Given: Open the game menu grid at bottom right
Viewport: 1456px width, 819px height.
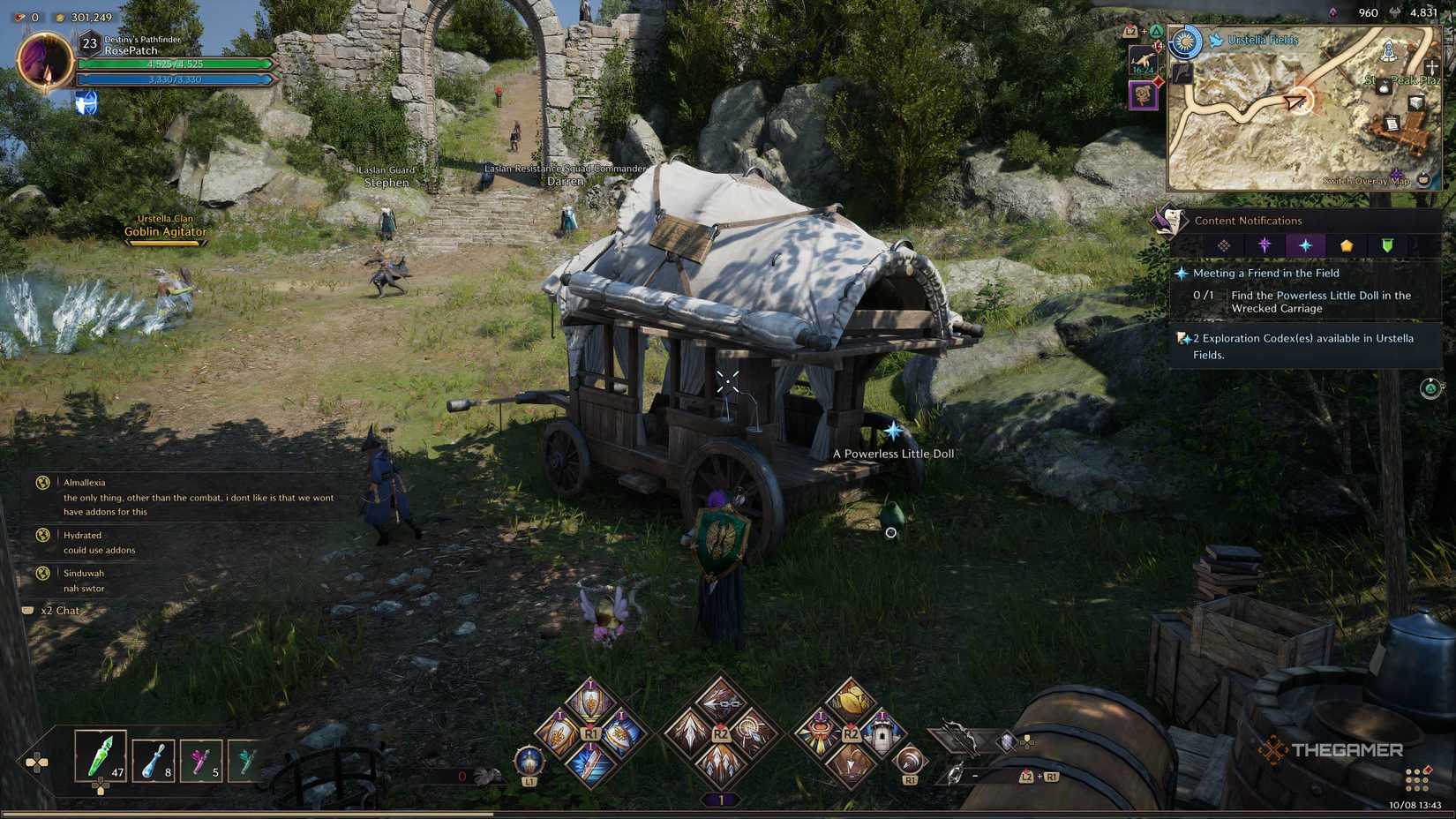Looking at the screenshot, I should point(1417,778).
